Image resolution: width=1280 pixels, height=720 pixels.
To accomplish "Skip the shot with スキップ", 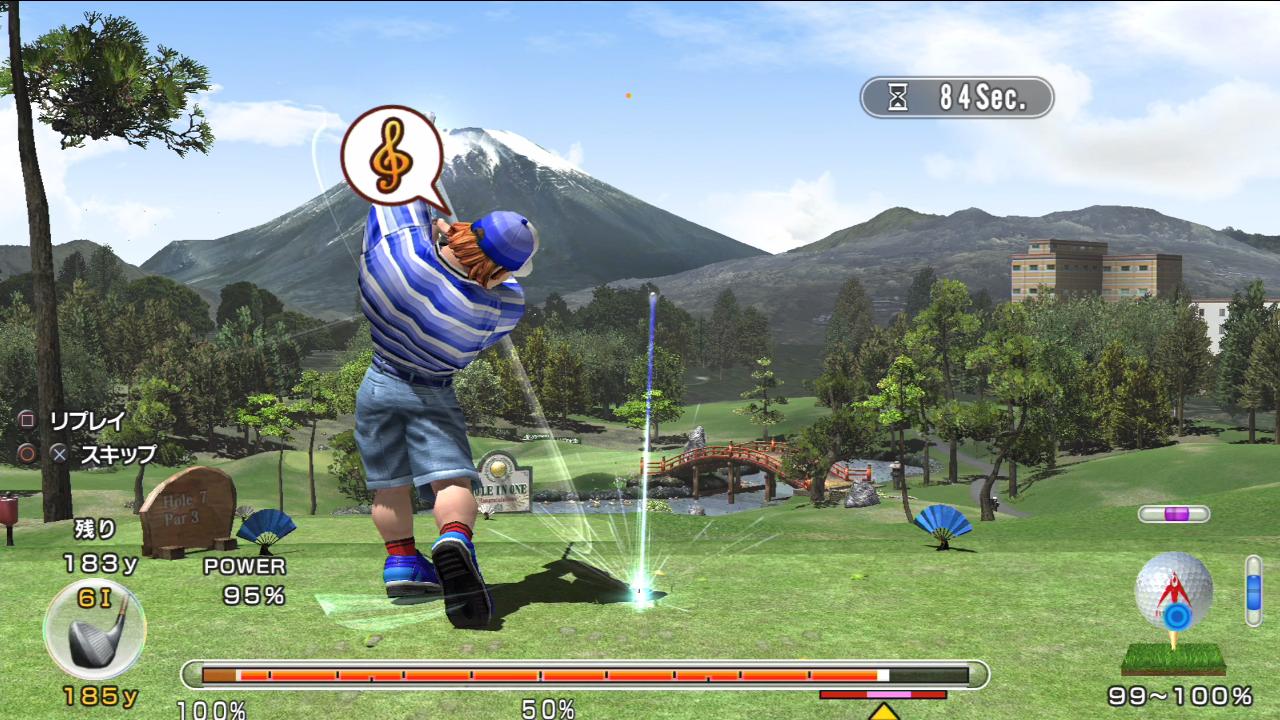I will click(x=118, y=454).
